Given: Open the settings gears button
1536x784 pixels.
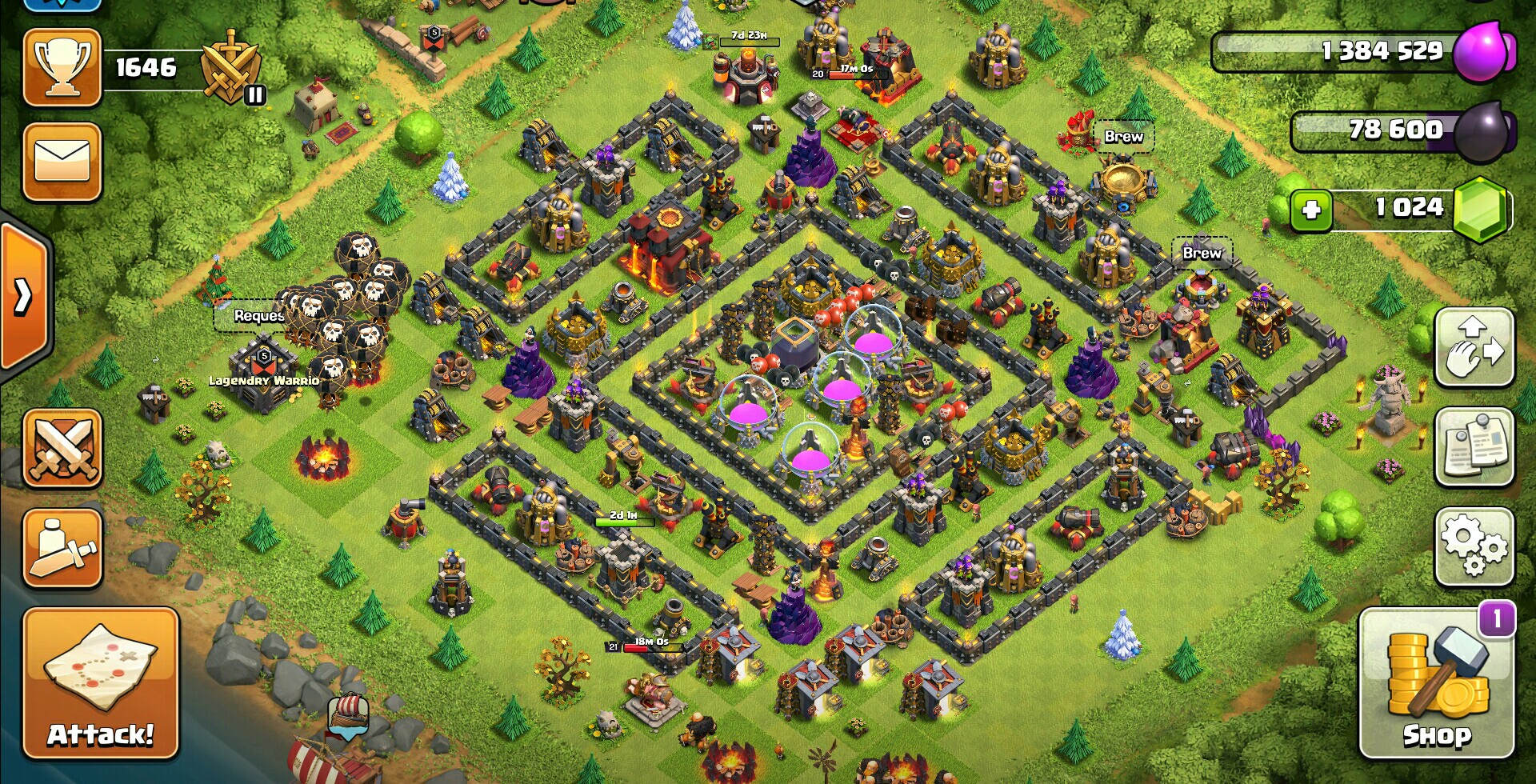Looking at the screenshot, I should [1474, 546].
